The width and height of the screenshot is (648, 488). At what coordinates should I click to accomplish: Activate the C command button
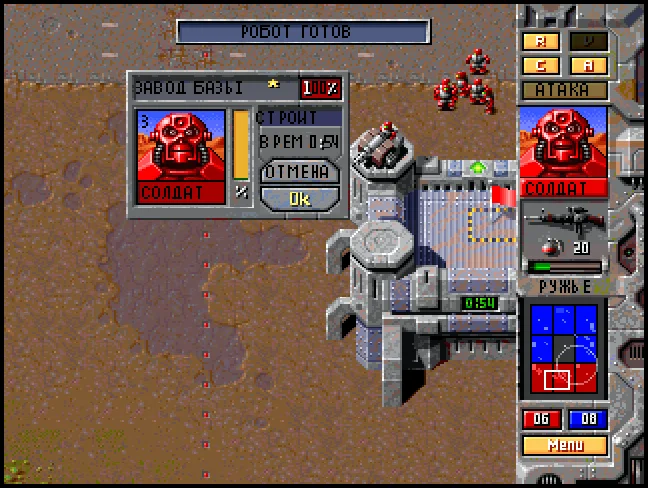(x=541, y=66)
